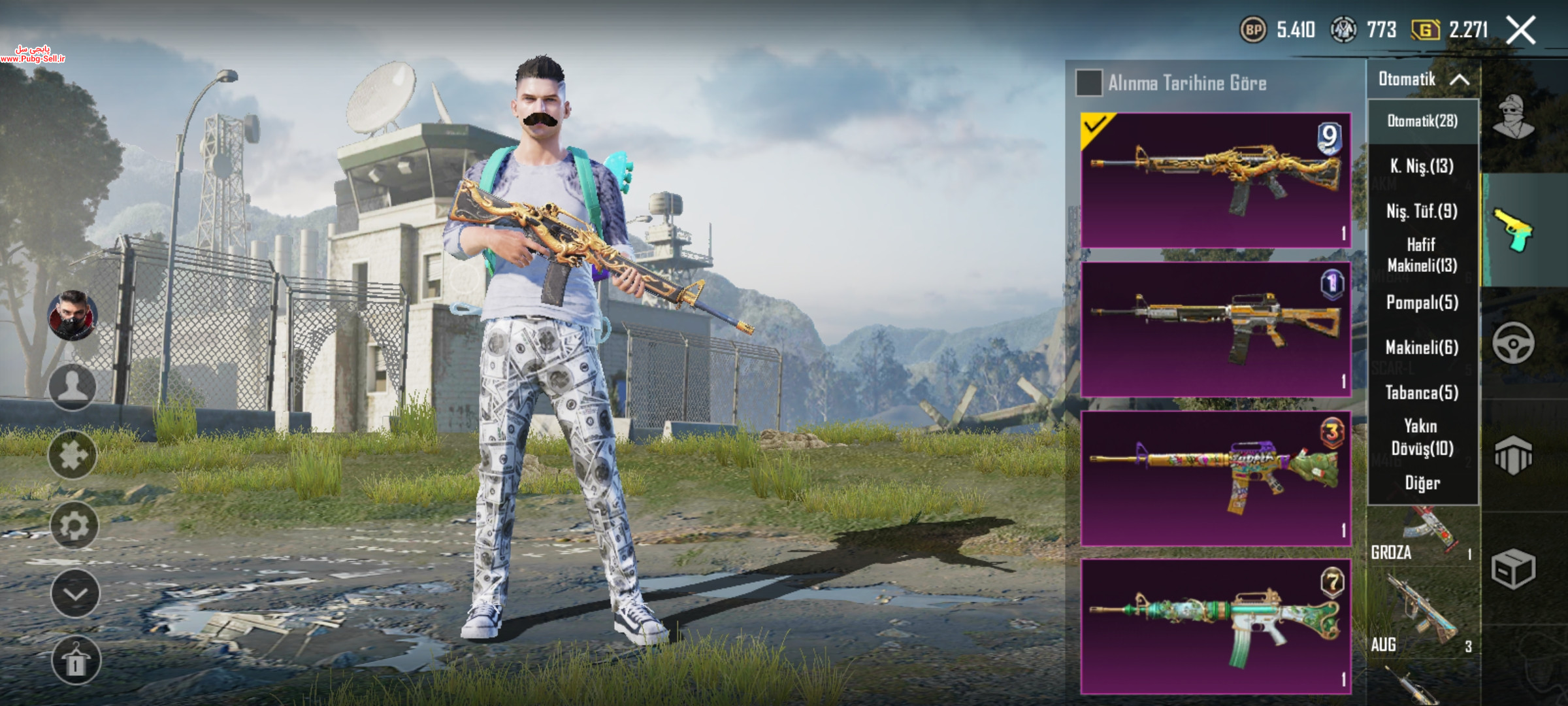Show Hafif Makineli(13) weapons
Screen dimensions: 1568x706
point(1422,255)
